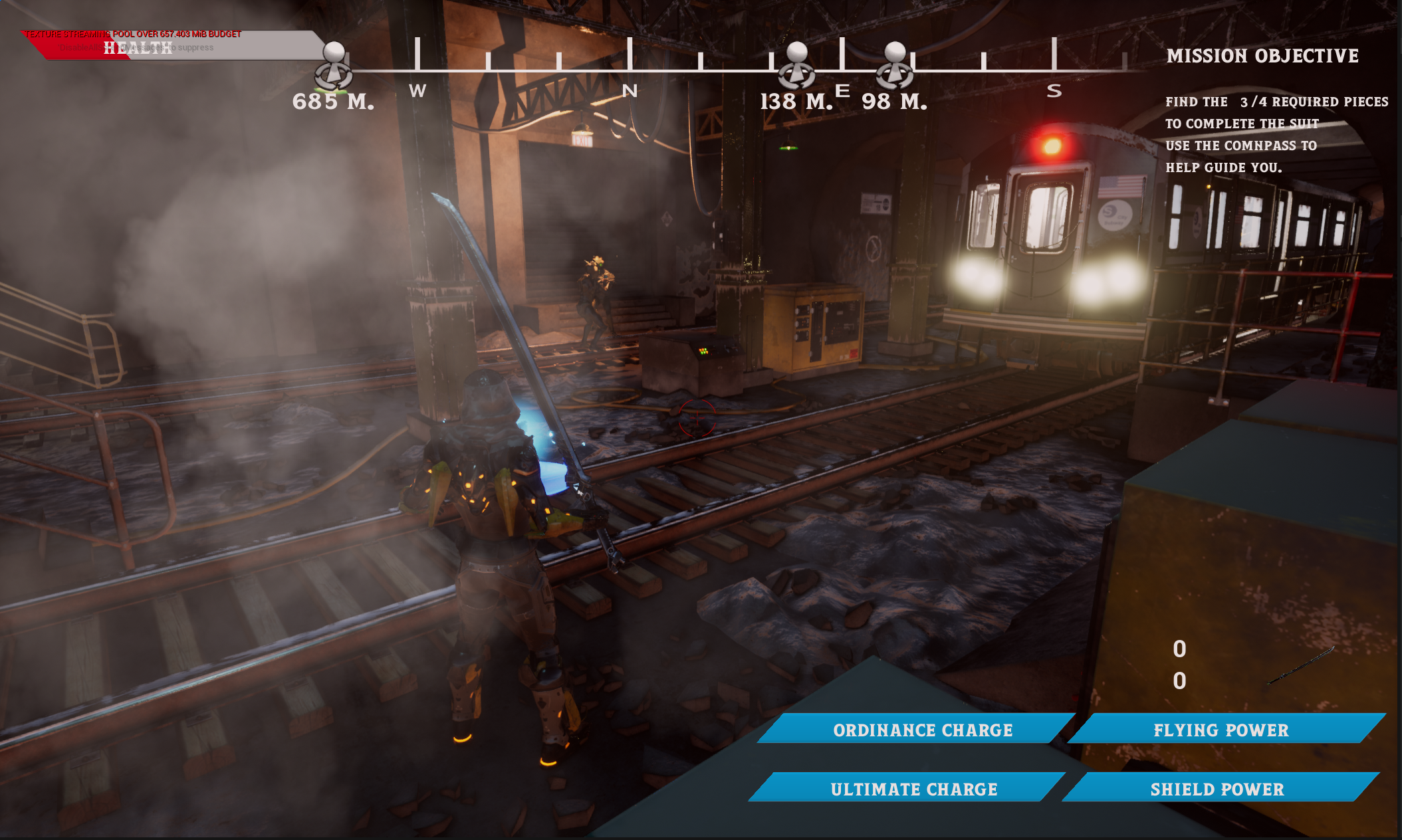This screenshot has width=1402, height=840.
Task: Toggle the Shield Power ability
Action: [x=1217, y=789]
